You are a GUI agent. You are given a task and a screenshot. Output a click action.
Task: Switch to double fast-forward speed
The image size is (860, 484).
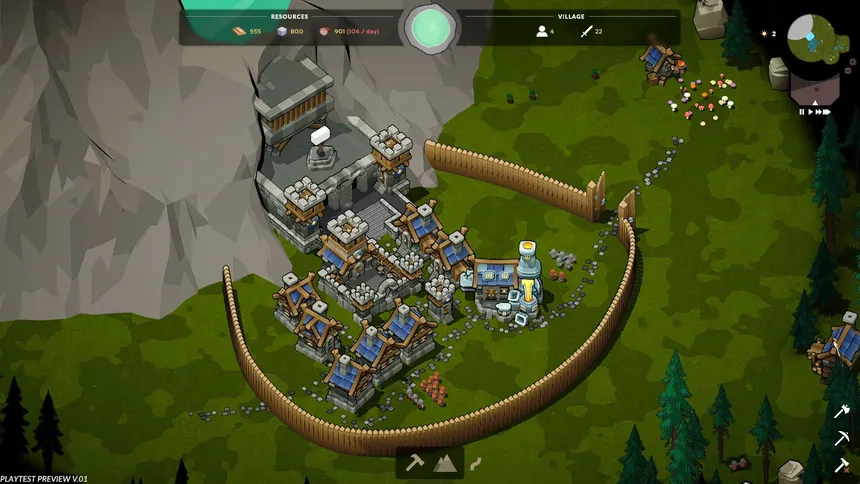818,112
